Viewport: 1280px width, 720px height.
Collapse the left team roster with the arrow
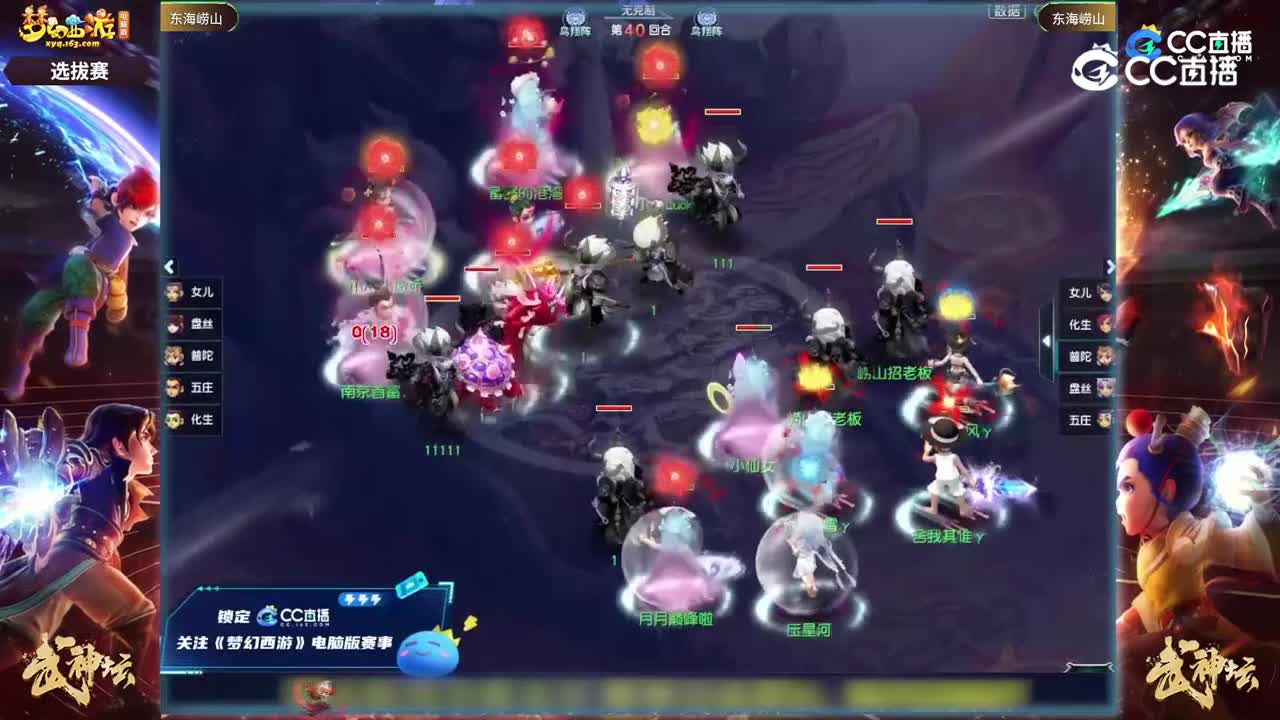pyautogui.click(x=170, y=268)
